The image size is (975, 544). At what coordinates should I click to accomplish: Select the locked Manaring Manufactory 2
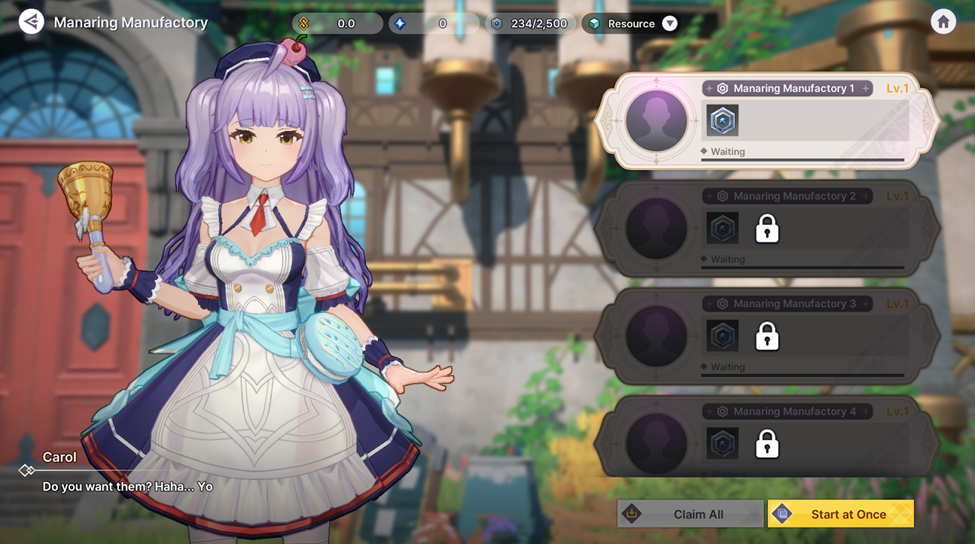pos(767,229)
